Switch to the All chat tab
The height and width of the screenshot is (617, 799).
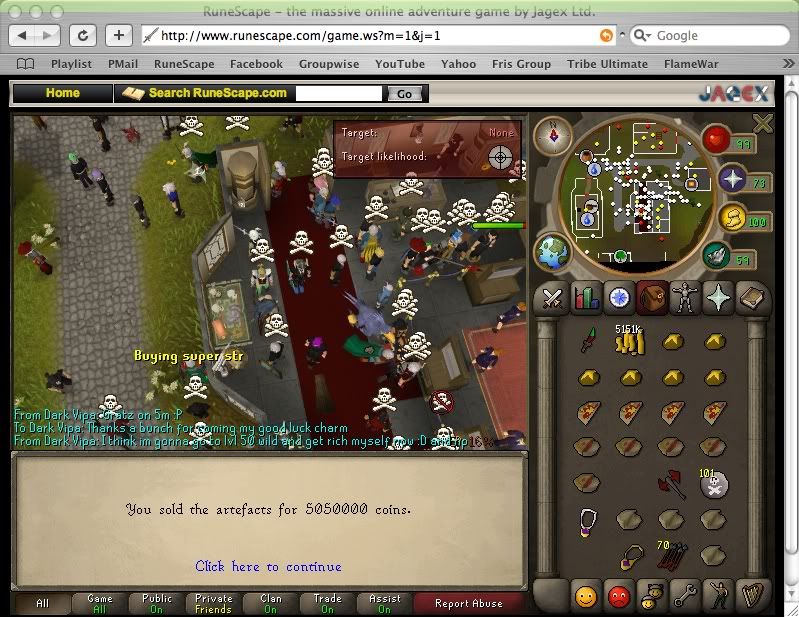click(x=42, y=603)
